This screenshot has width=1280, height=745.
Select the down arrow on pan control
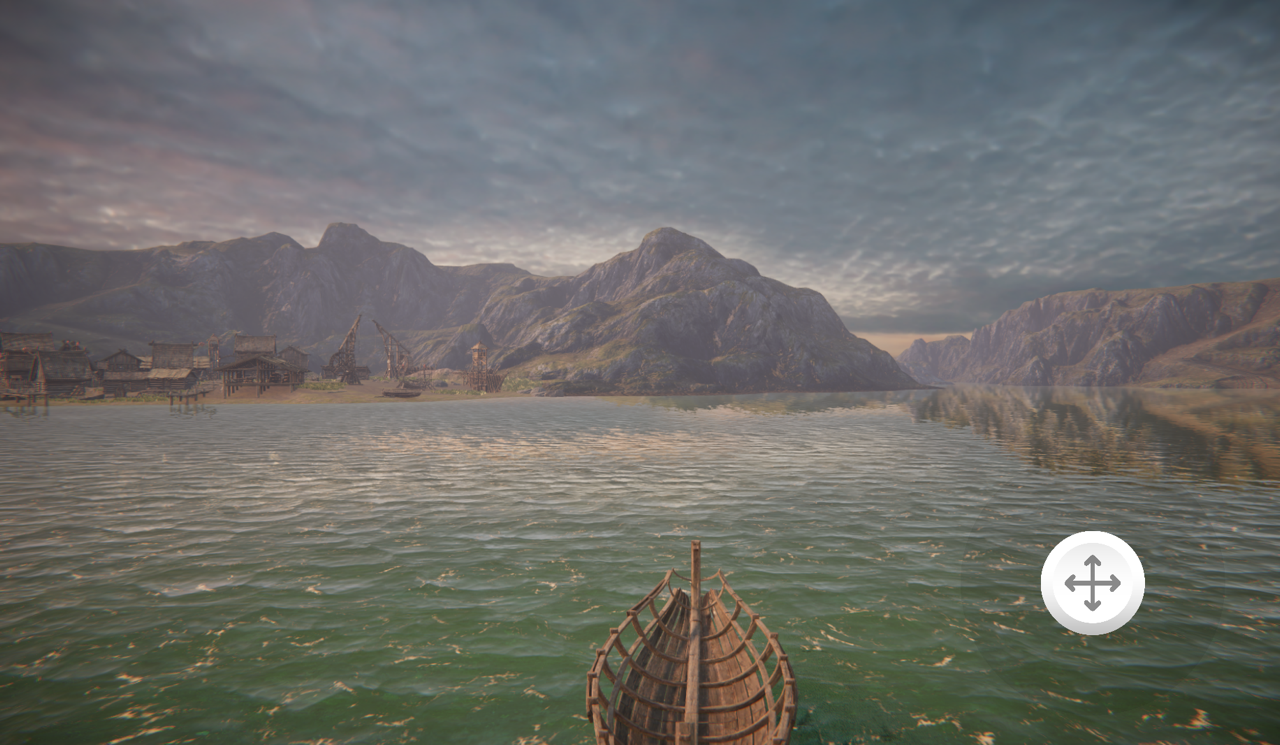[x=1093, y=604]
